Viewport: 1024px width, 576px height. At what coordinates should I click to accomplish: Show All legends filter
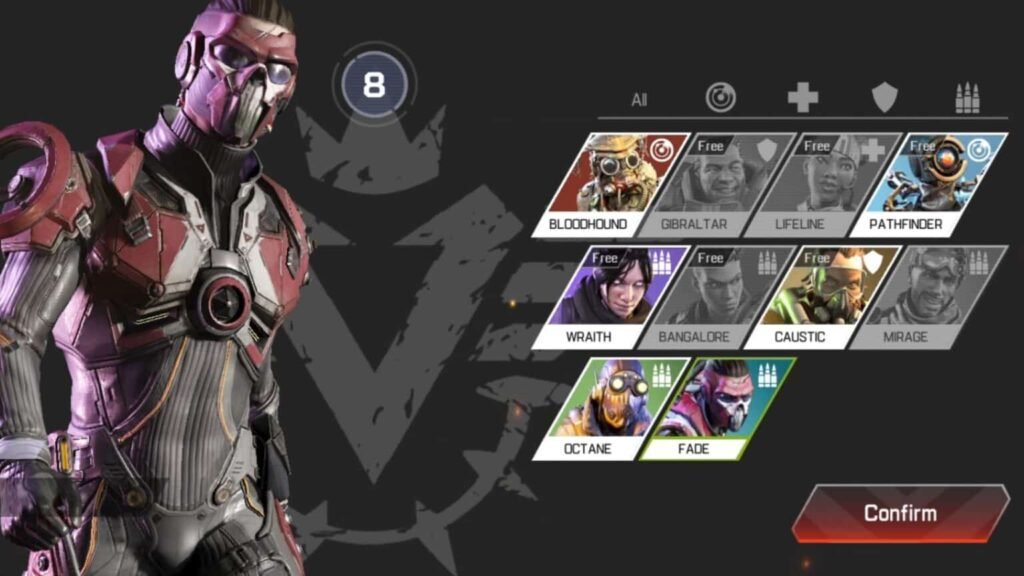click(639, 99)
